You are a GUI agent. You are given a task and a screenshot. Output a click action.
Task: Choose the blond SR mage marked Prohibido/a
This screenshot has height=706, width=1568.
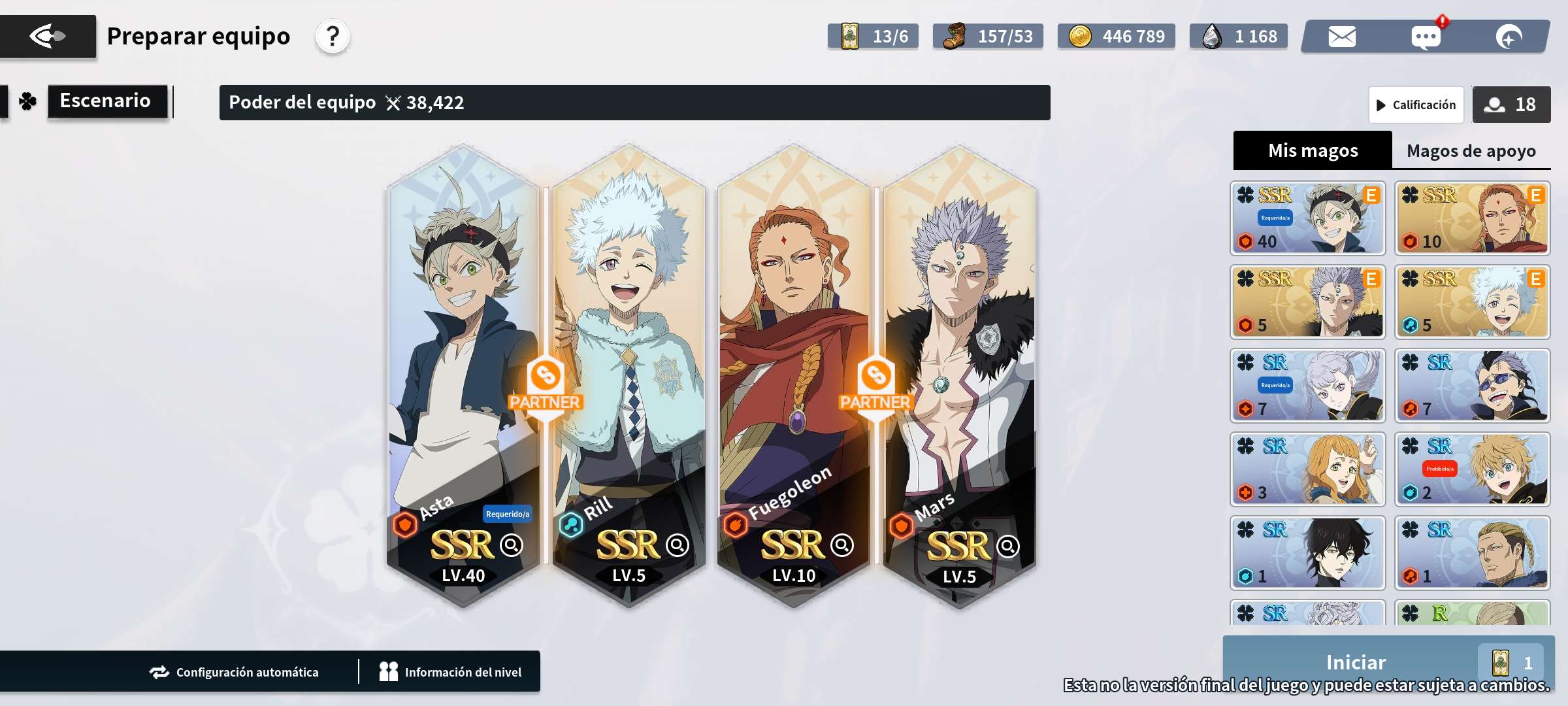[1472, 469]
